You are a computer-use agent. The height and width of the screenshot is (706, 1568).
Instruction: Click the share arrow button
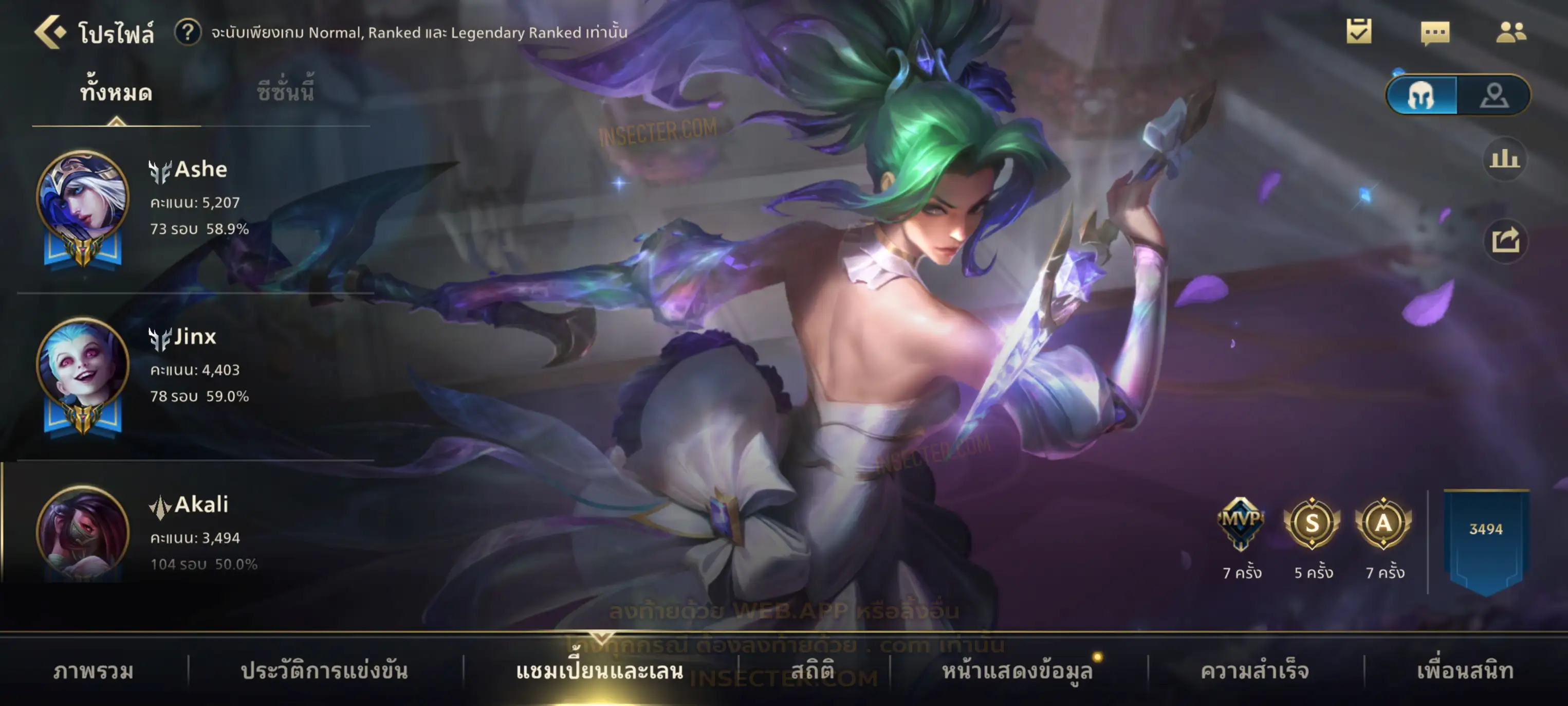(1505, 241)
